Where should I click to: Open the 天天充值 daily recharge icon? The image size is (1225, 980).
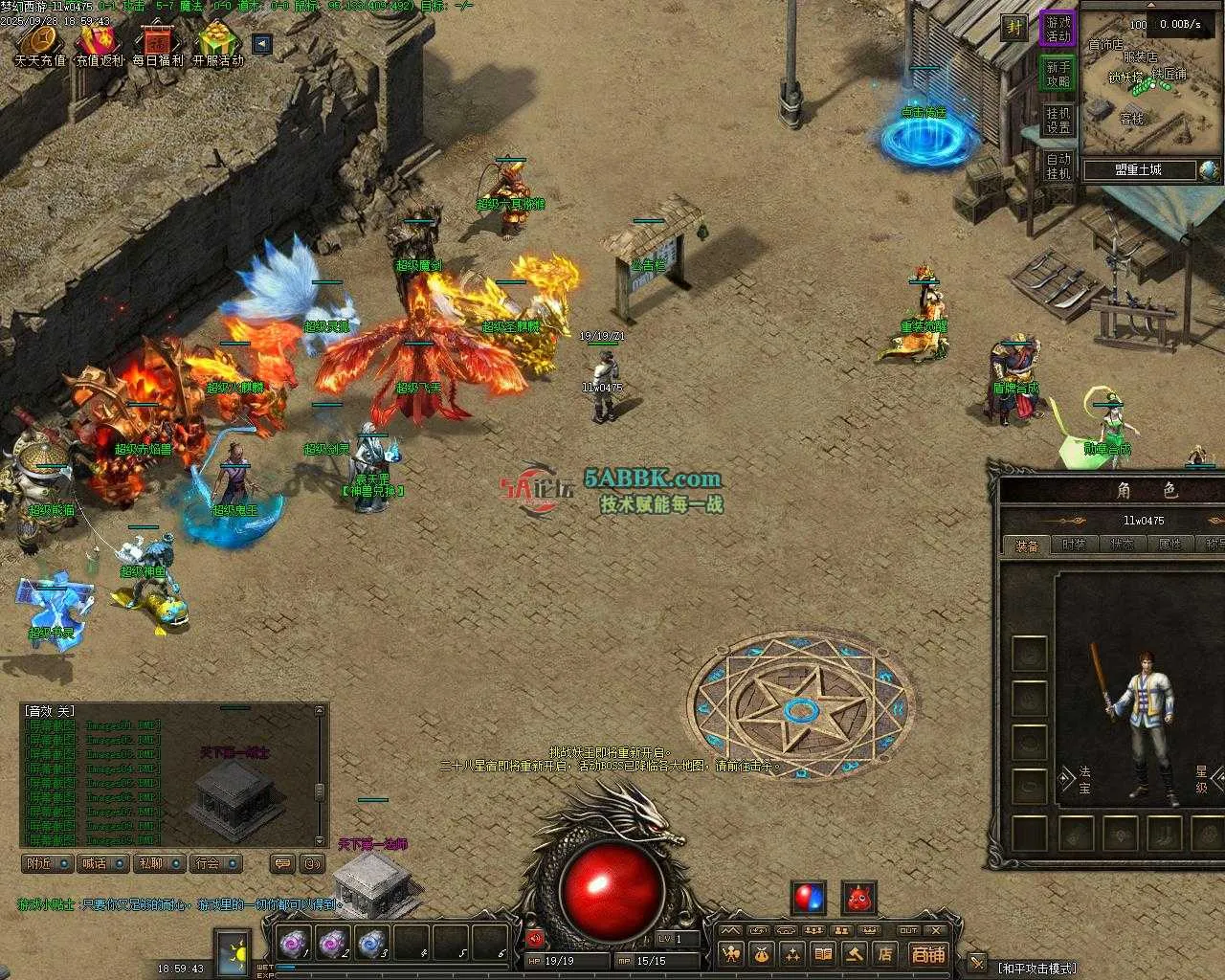pyautogui.click(x=39, y=44)
